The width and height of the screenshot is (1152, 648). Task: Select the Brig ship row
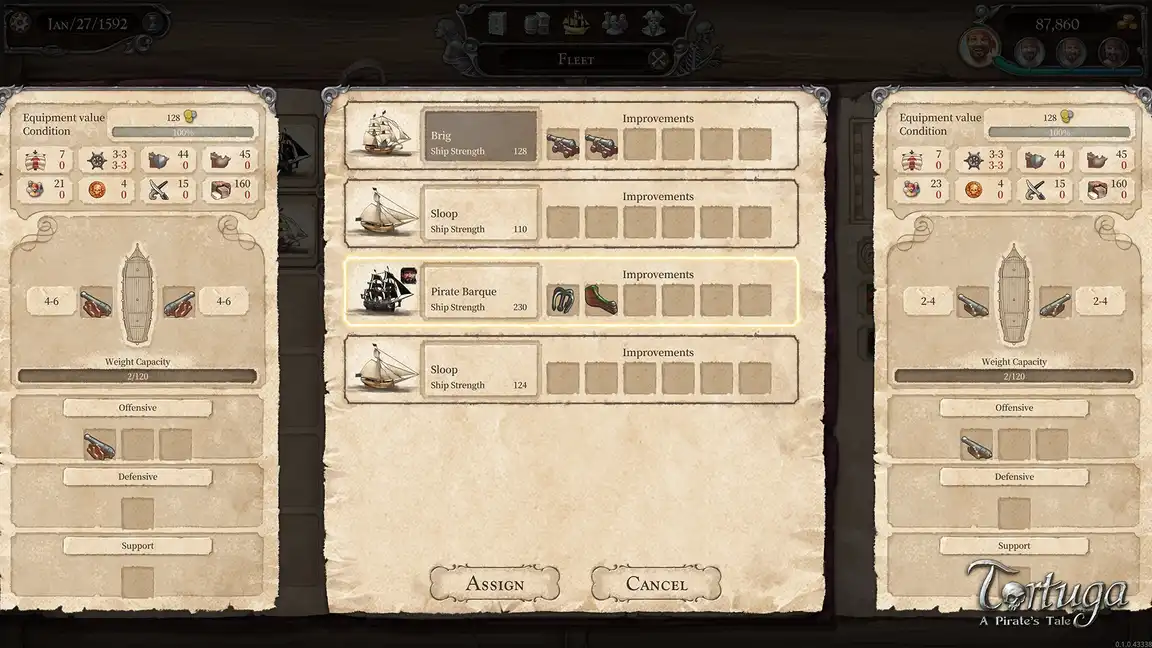[481, 135]
